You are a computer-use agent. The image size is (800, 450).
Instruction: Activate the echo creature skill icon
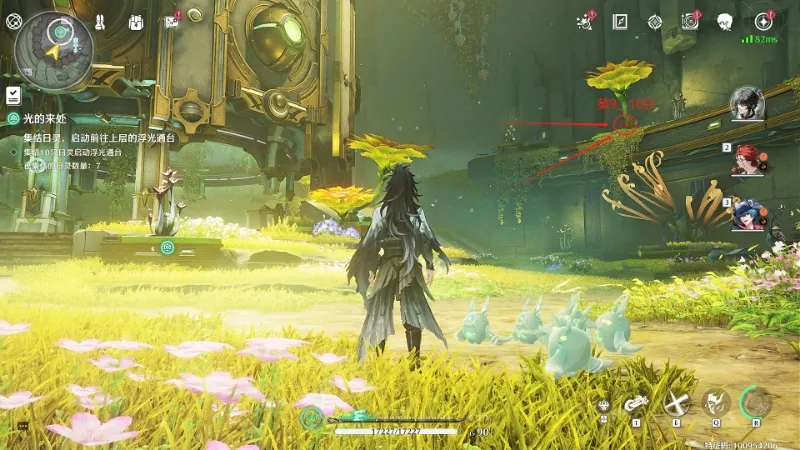click(x=715, y=404)
